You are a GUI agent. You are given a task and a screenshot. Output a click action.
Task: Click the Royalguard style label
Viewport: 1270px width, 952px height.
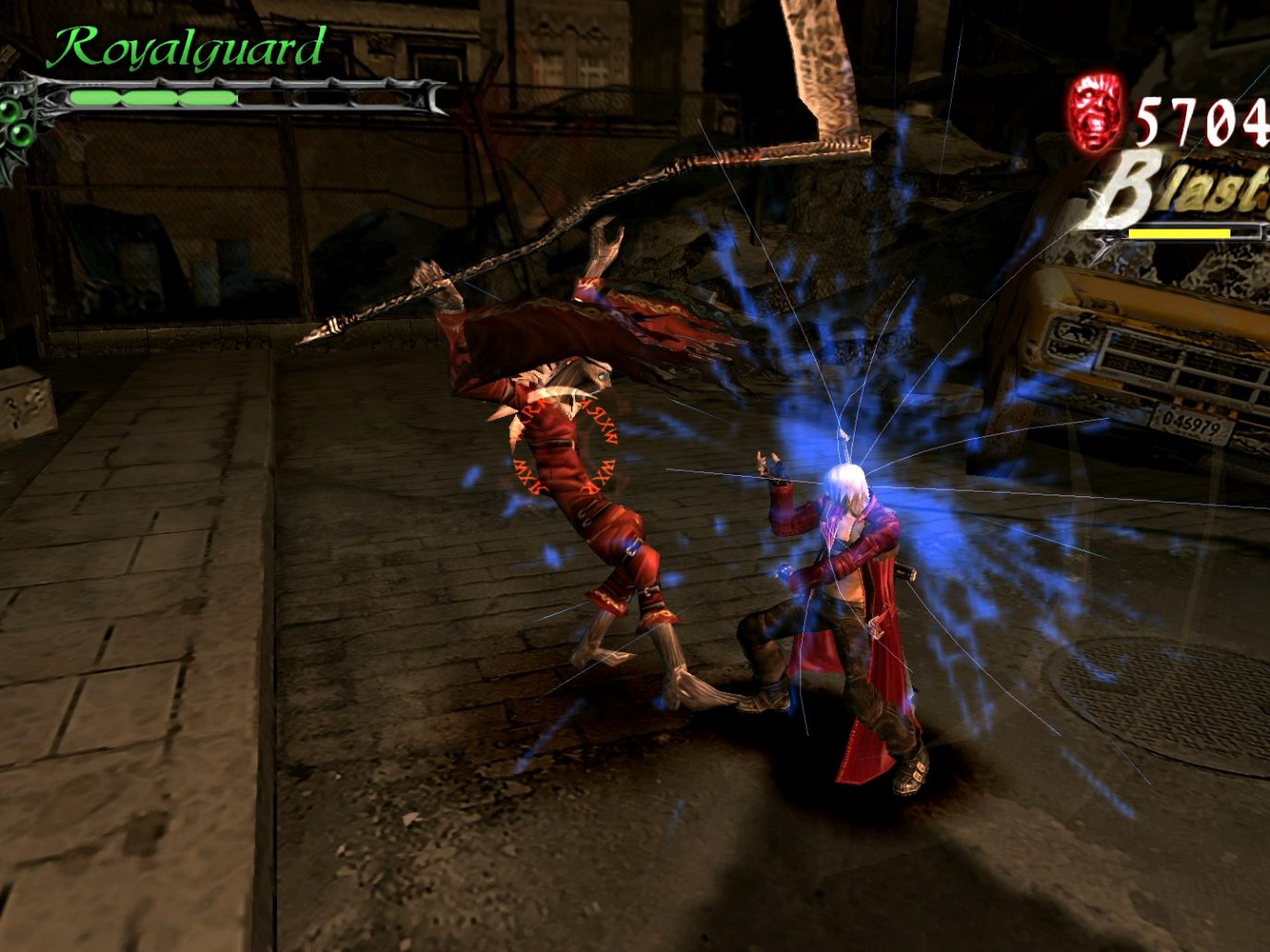coord(186,48)
